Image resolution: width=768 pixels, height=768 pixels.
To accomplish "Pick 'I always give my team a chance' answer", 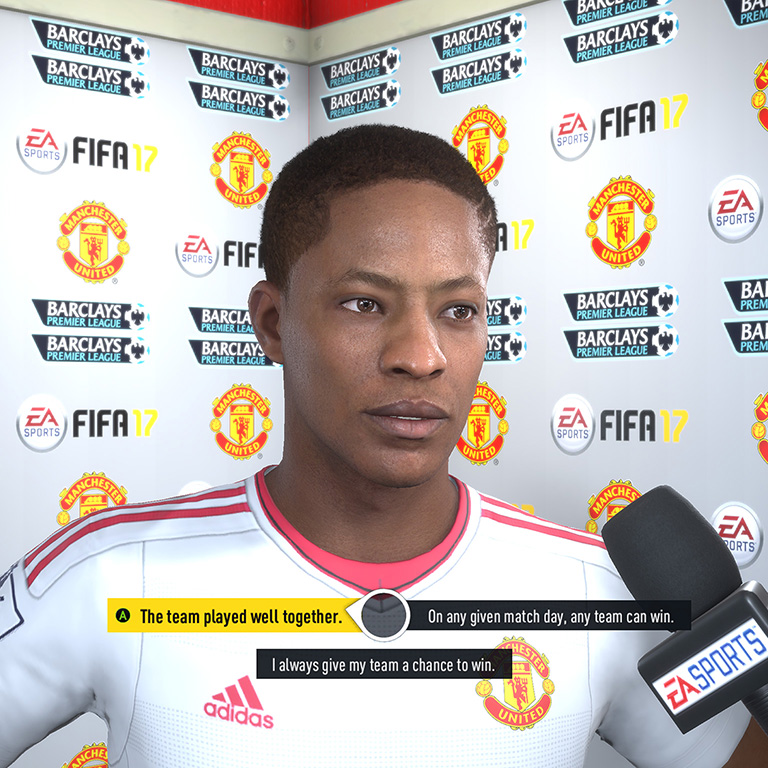I will [383, 664].
